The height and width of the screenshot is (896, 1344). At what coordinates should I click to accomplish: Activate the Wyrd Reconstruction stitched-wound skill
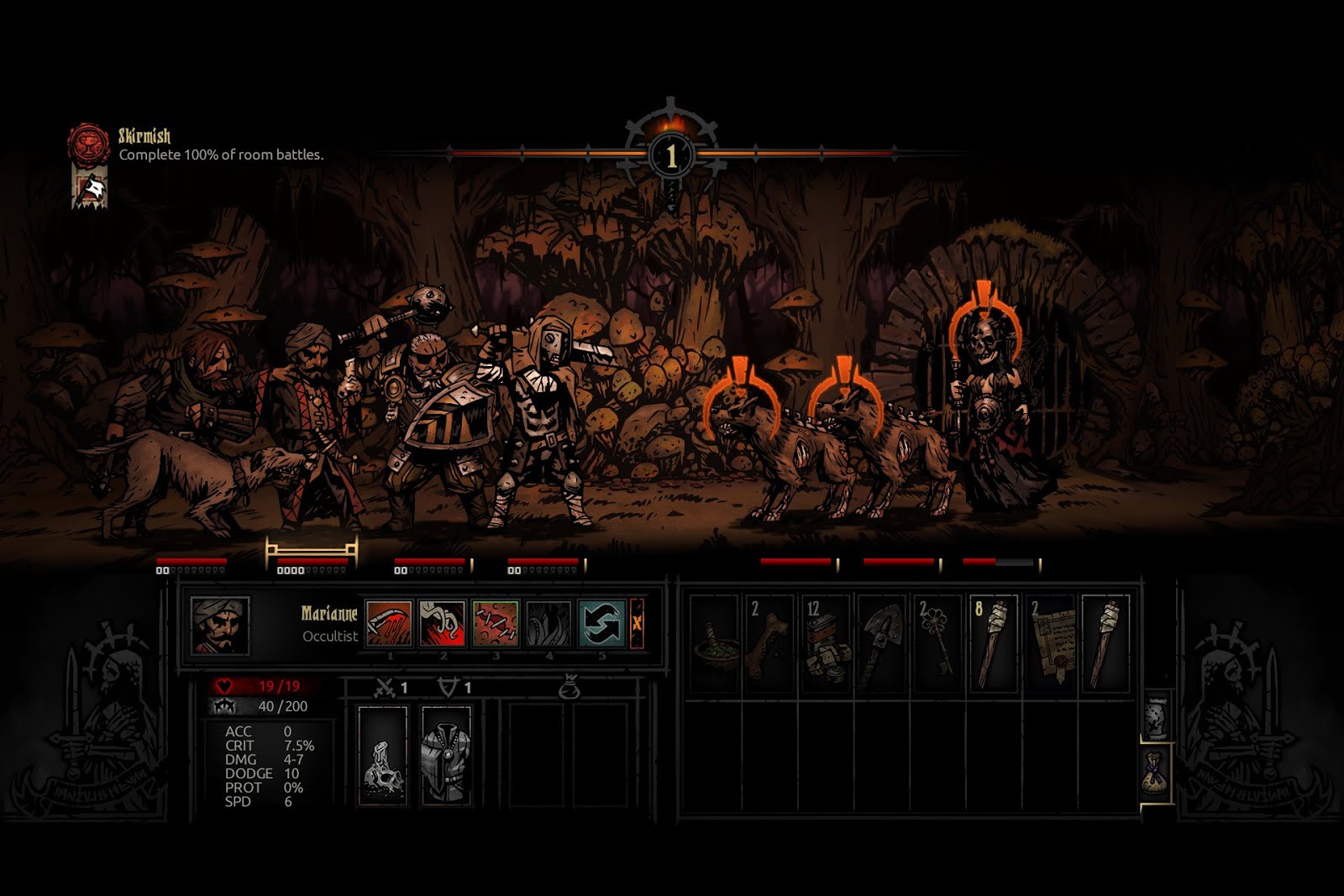point(496,623)
